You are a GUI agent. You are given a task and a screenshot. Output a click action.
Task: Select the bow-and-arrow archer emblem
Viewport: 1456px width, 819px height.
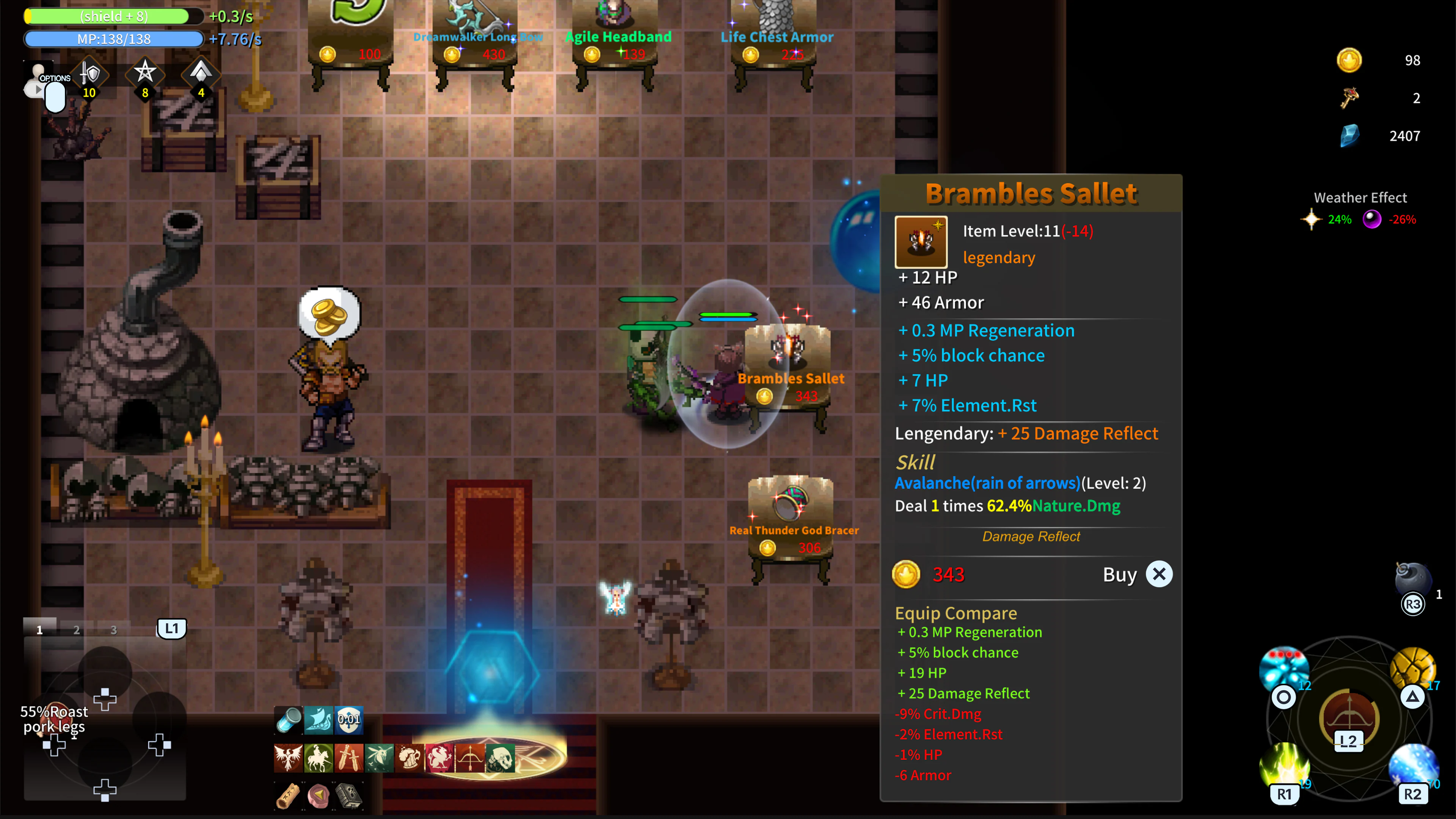point(470,759)
